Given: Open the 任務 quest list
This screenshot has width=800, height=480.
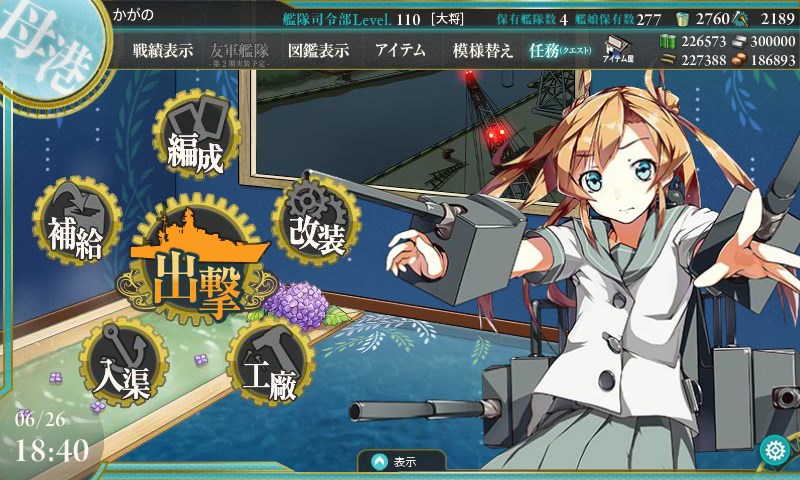Looking at the screenshot, I should point(560,51).
